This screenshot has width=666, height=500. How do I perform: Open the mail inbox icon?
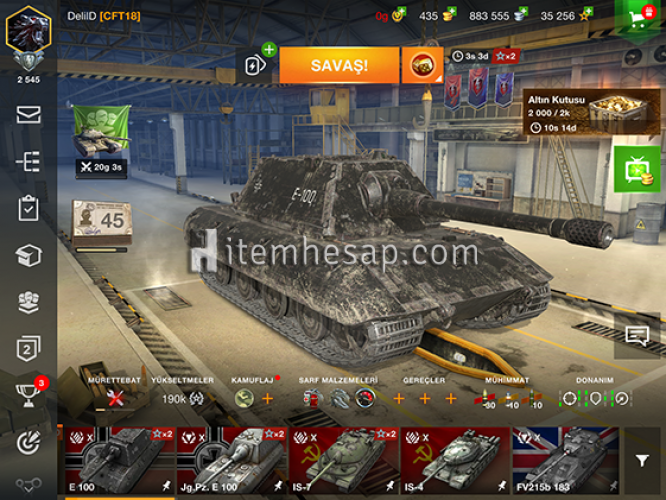click(x=28, y=115)
